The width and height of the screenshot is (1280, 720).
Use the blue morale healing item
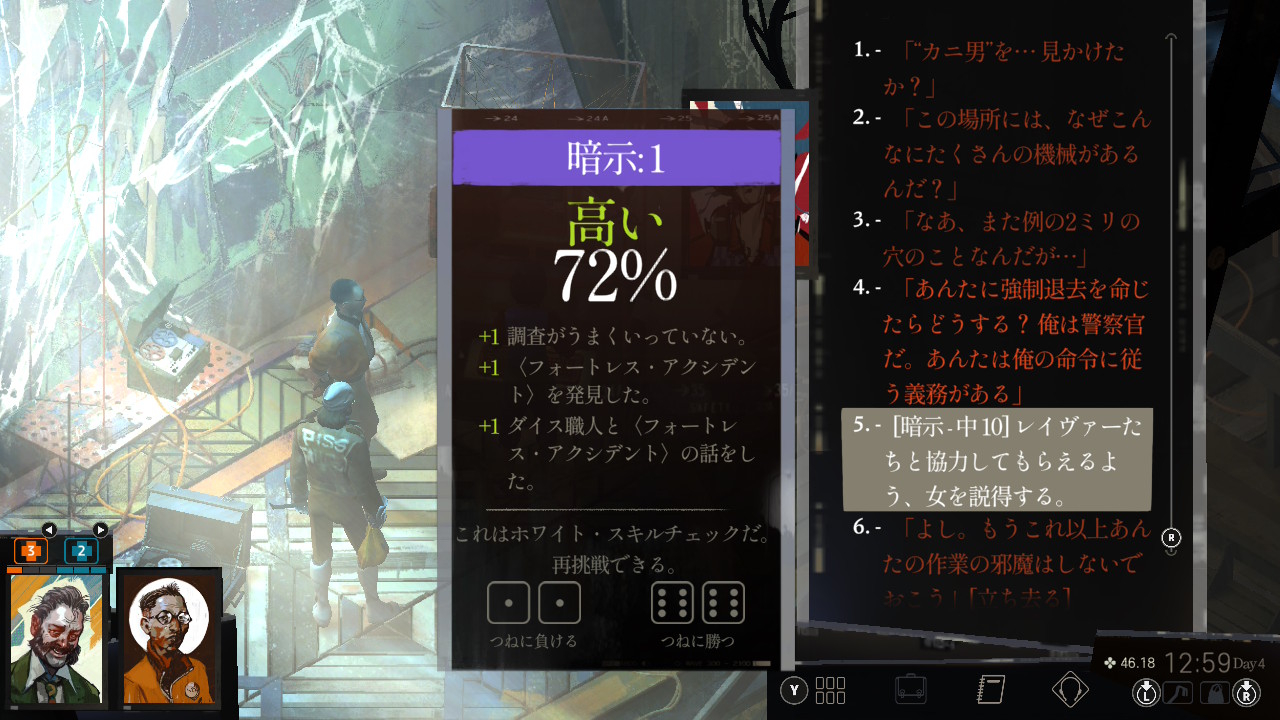coord(81,550)
